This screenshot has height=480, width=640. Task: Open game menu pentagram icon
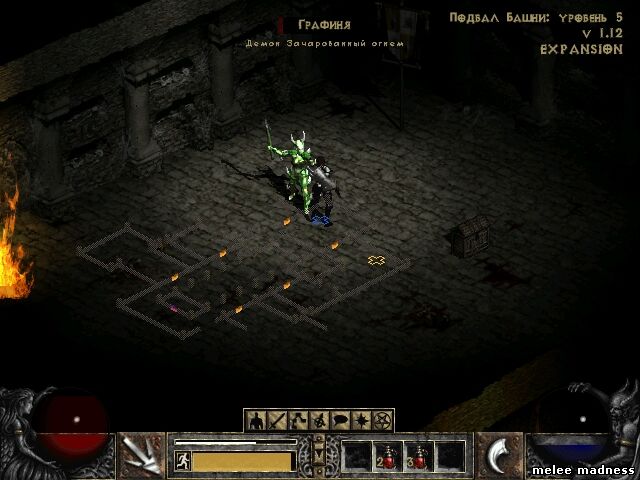pos(382,420)
